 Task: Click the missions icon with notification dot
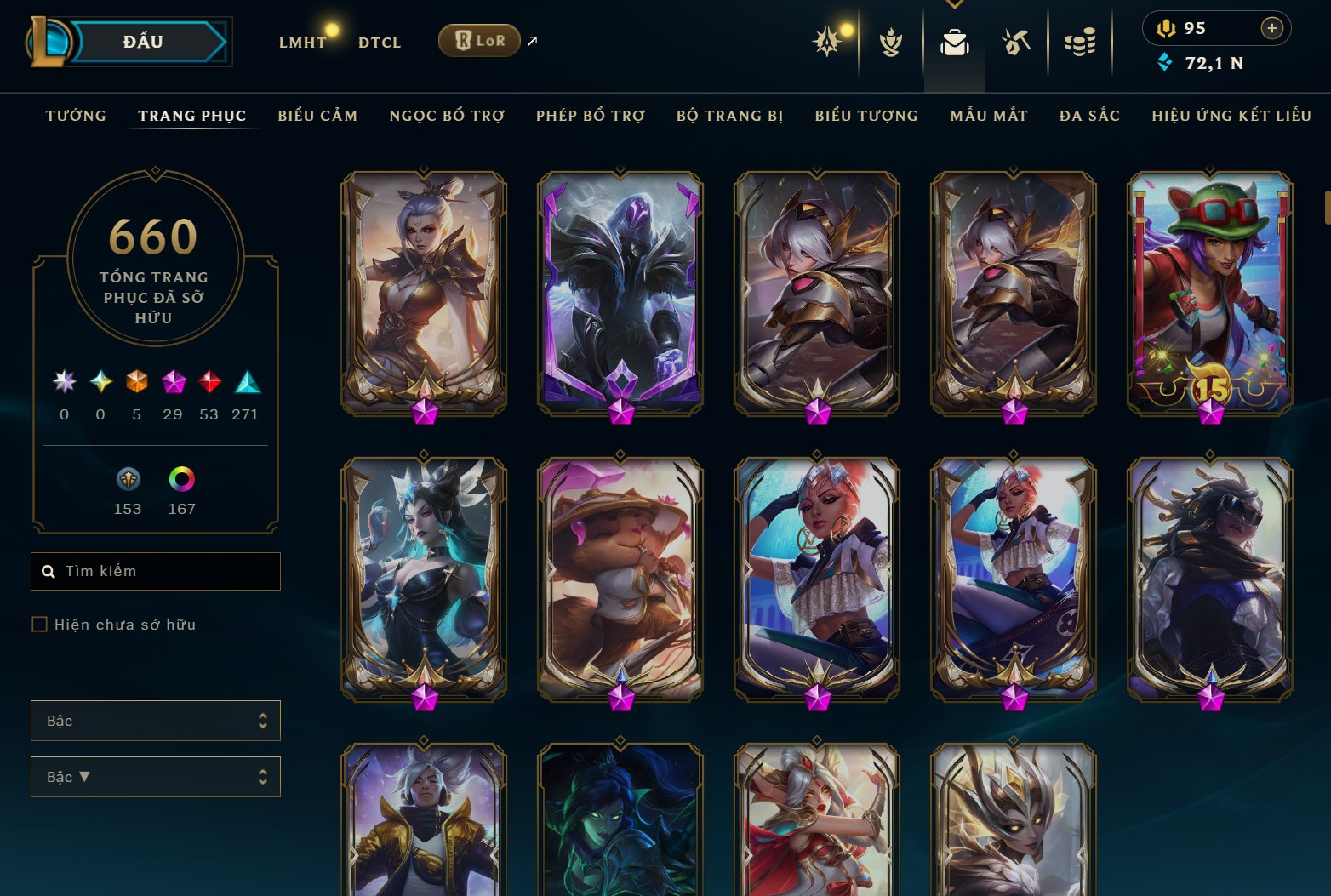(828, 40)
